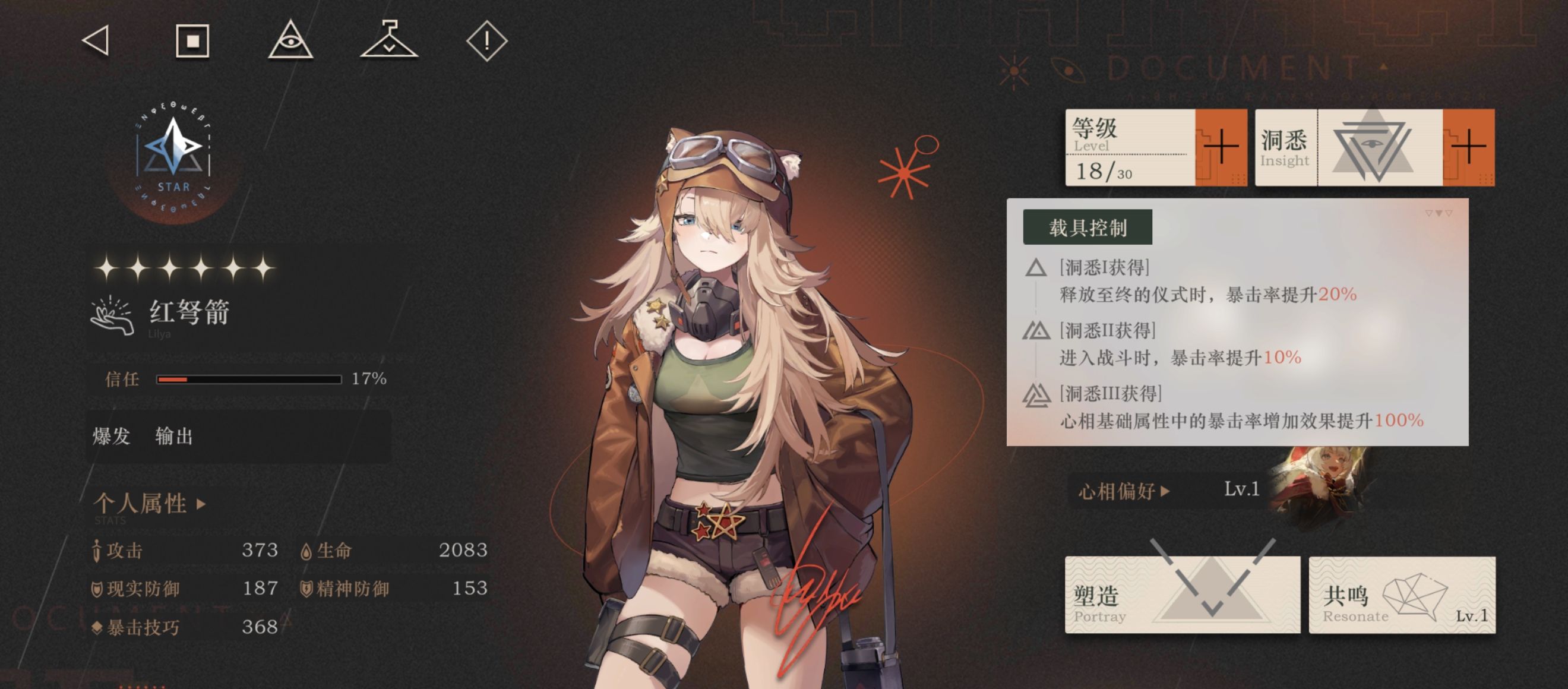Open the Portray panel
Image resolution: width=1568 pixels, height=689 pixels.
1181,595
